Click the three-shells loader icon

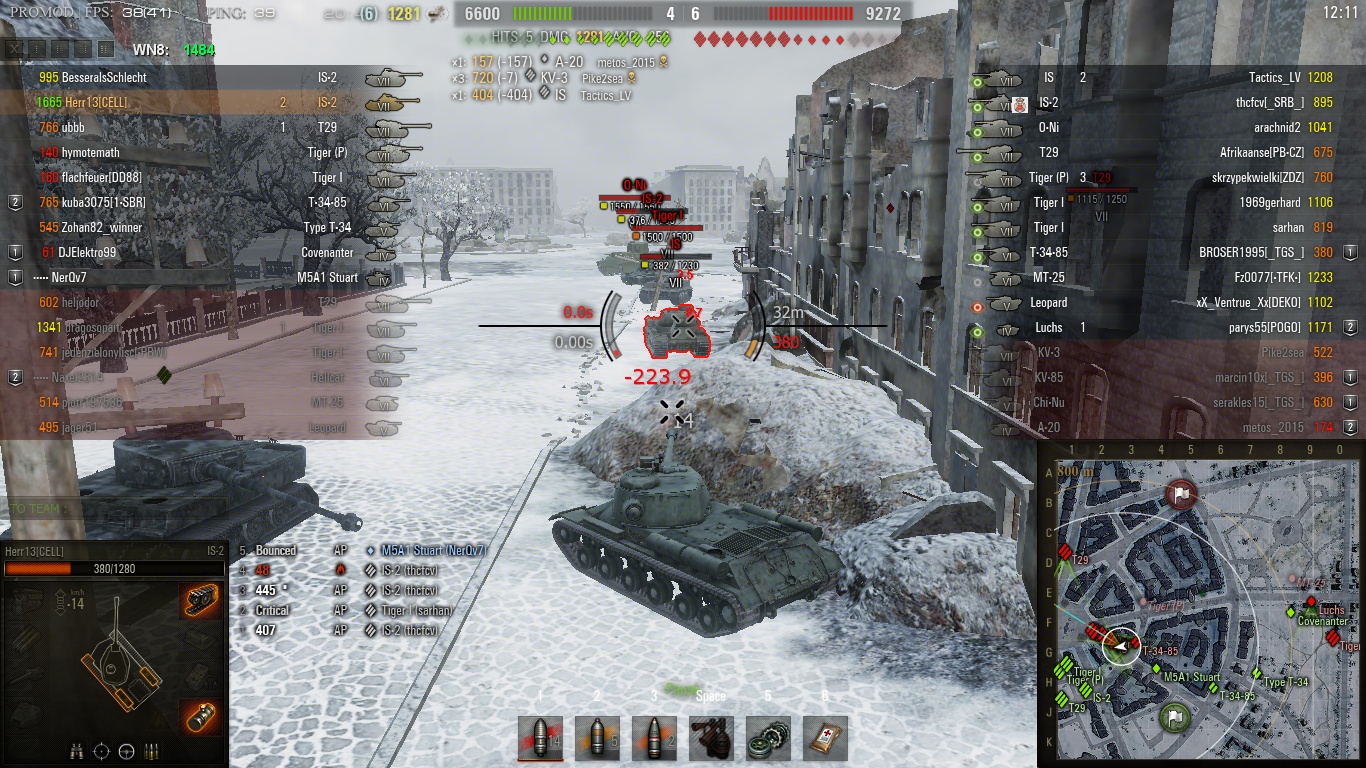153,751
